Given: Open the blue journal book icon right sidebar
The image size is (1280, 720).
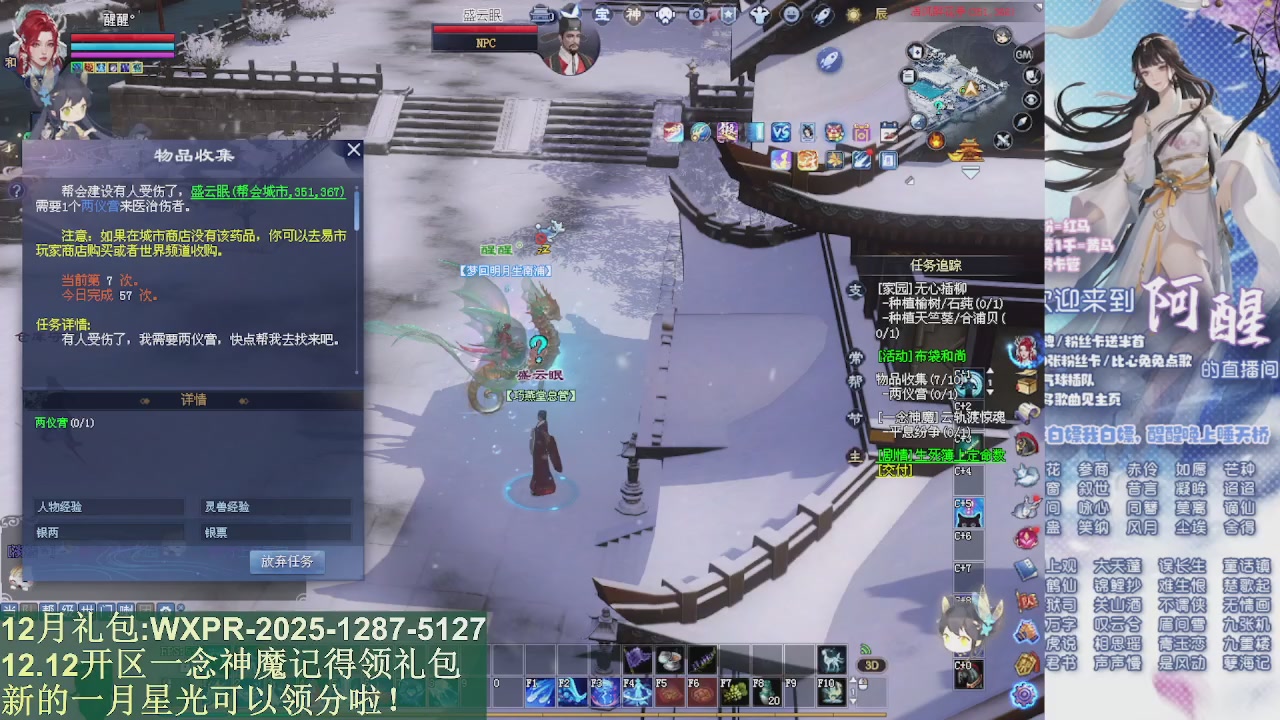Looking at the screenshot, I should (1024, 571).
